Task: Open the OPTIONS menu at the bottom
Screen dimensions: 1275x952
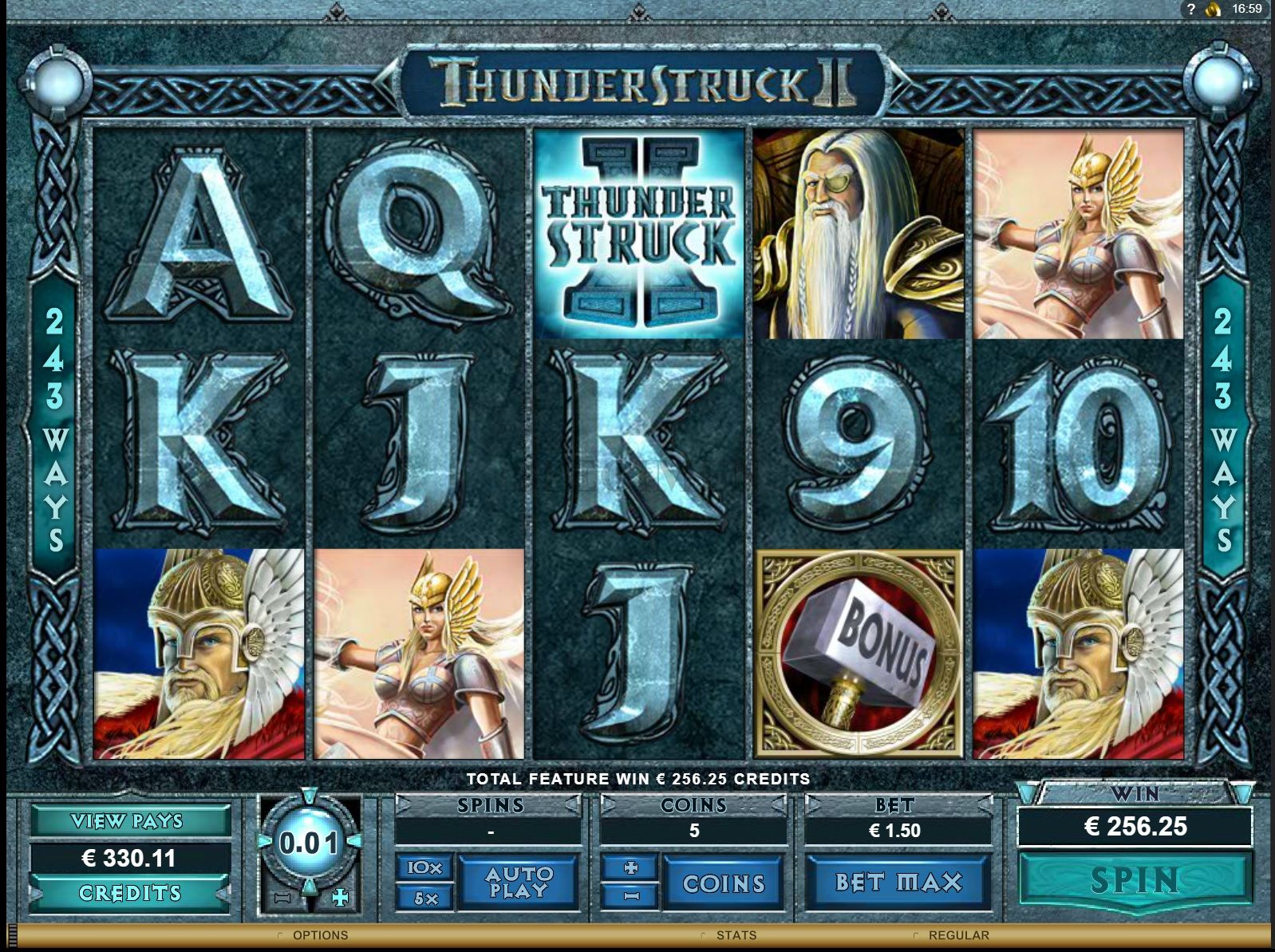Action: pos(321,935)
